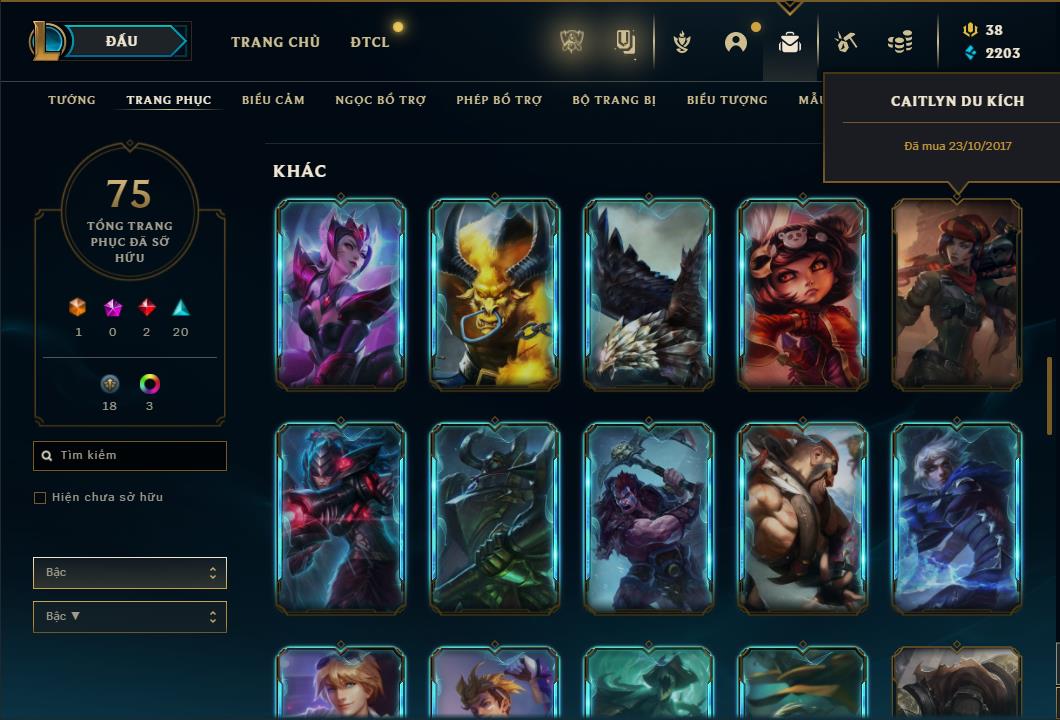
Task: Choose the golden Alistar skin card
Action: pyautogui.click(x=495, y=294)
